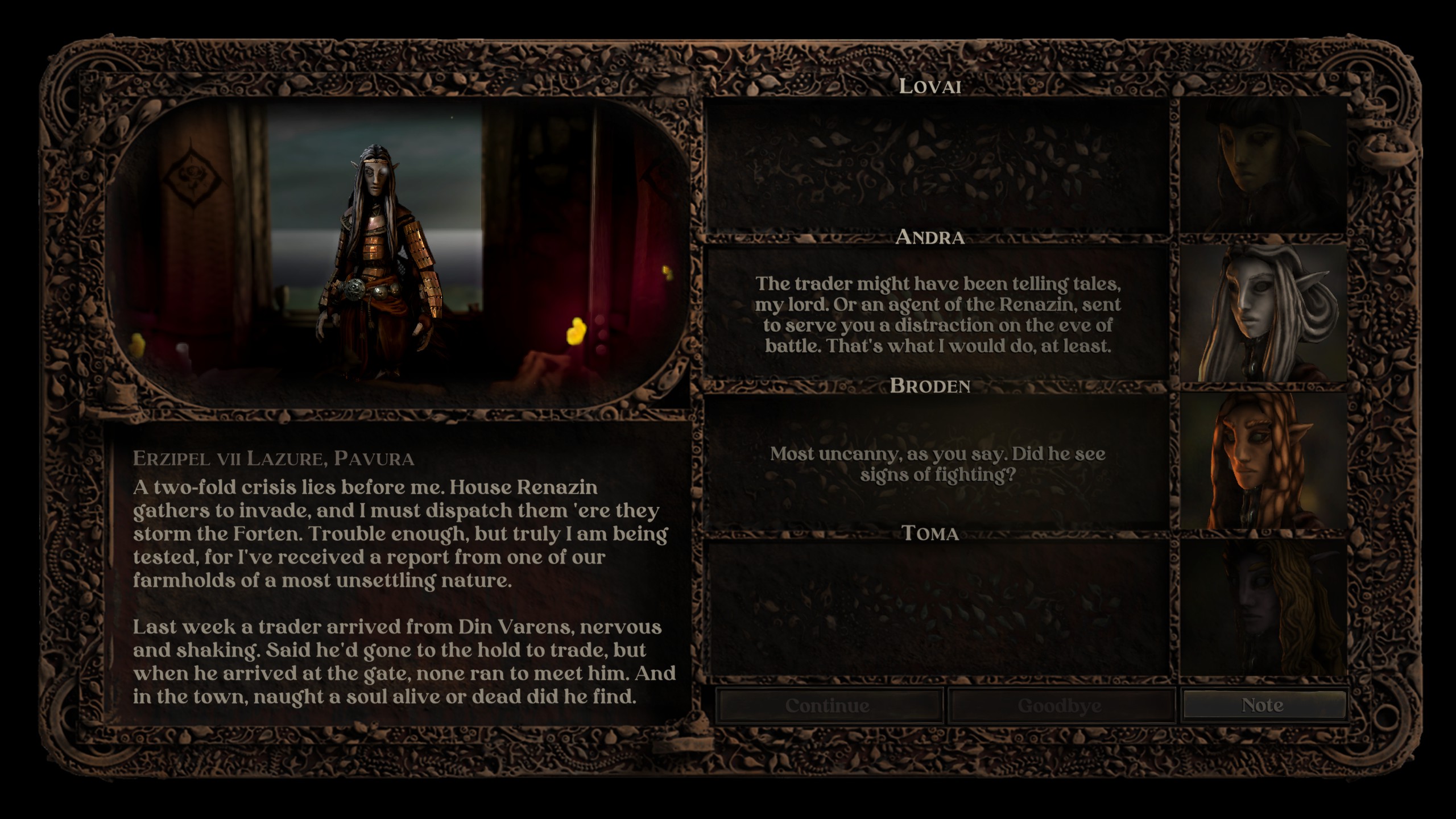
Task: Click the Continue button
Action: [828, 706]
